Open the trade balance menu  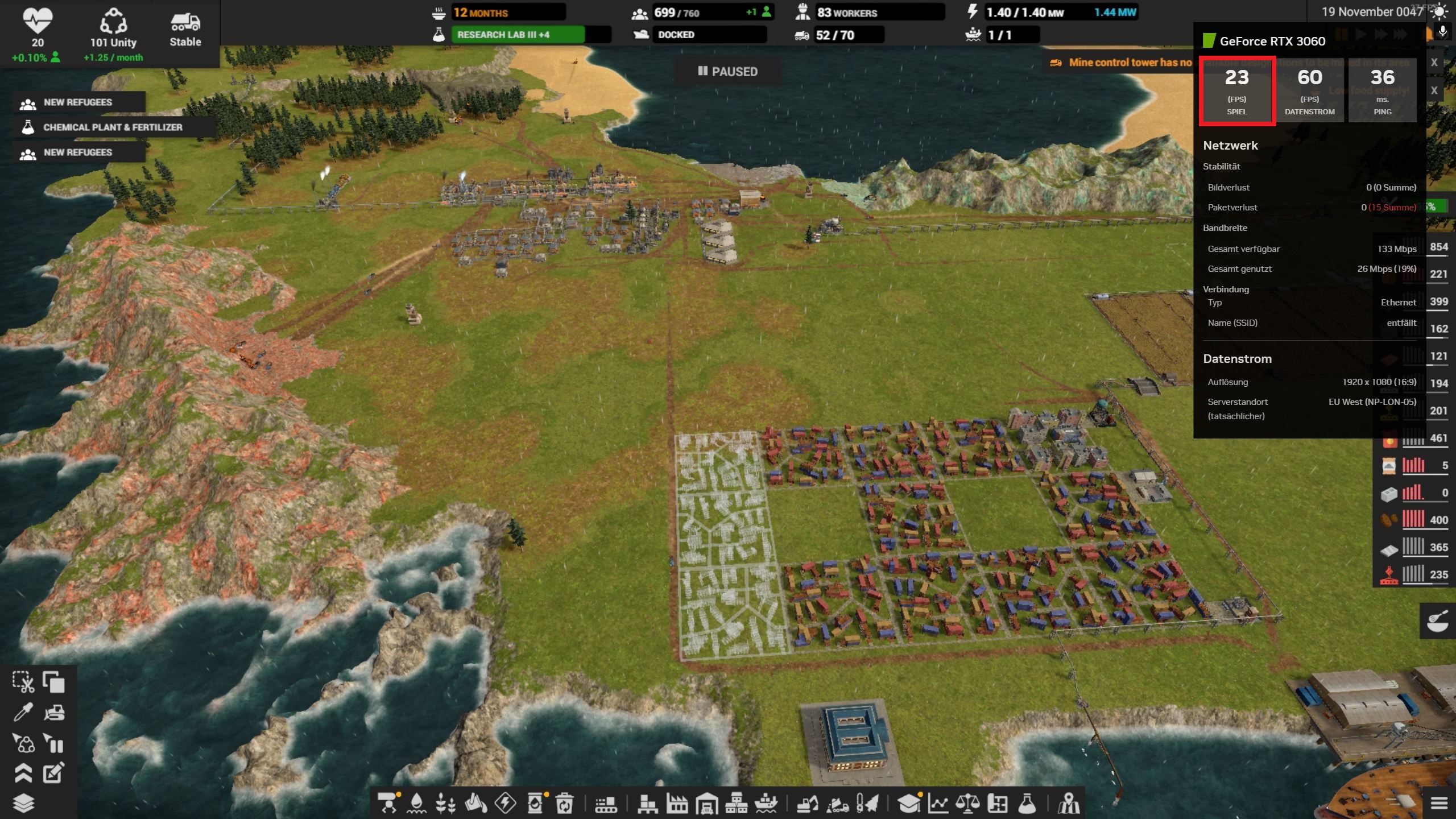[967, 803]
